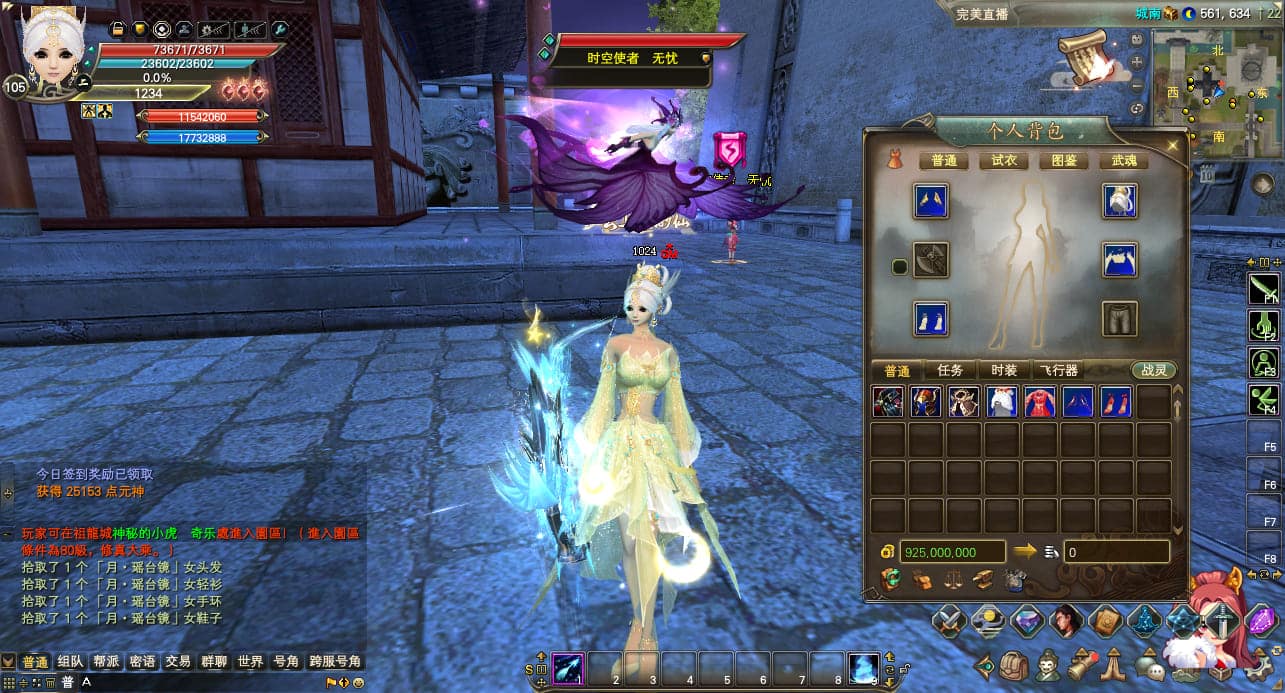Click the equipped trousers slot
This screenshot has height=693, width=1285.
(x=1119, y=319)
